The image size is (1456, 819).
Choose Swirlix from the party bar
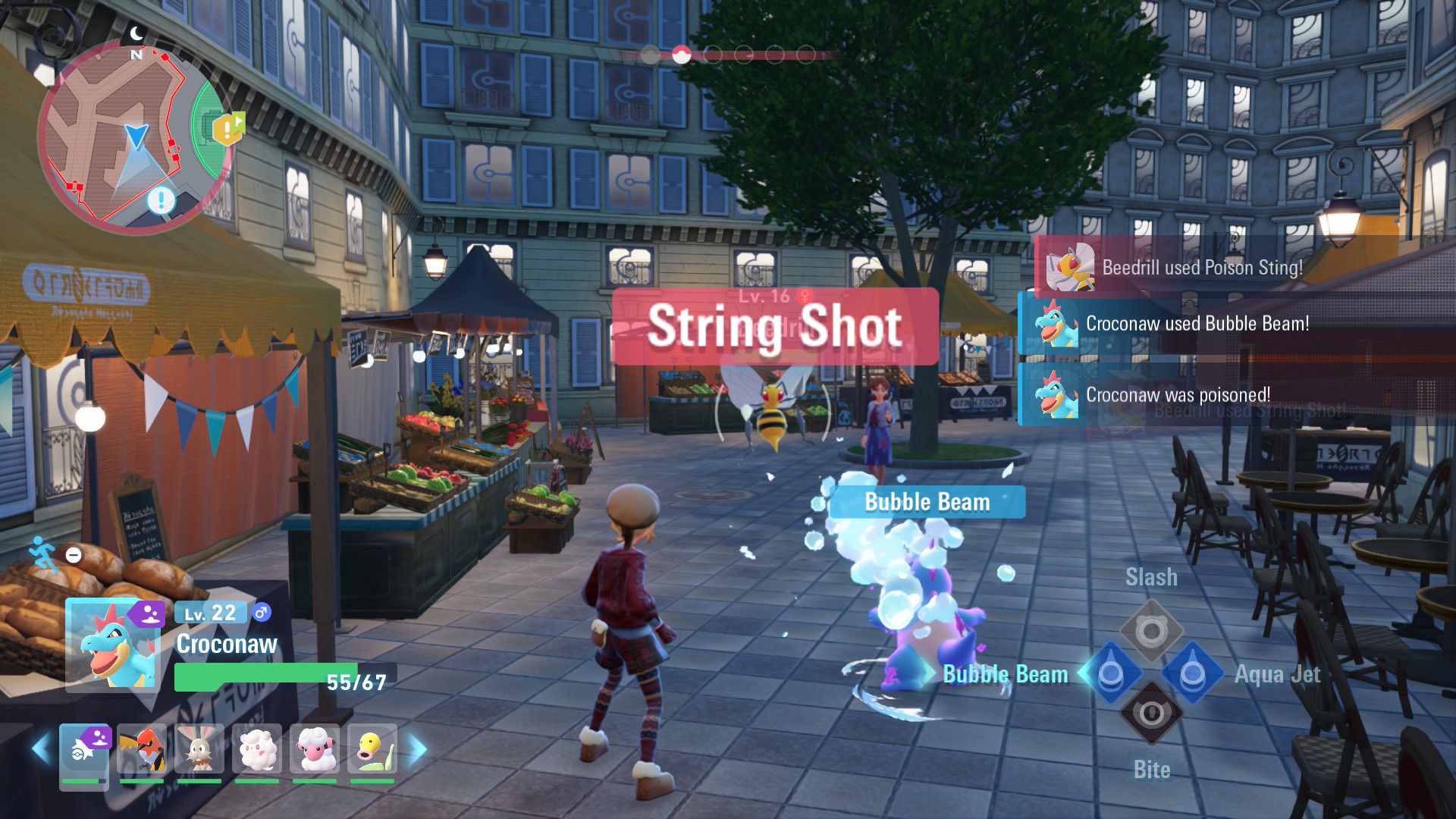point(257,750)
